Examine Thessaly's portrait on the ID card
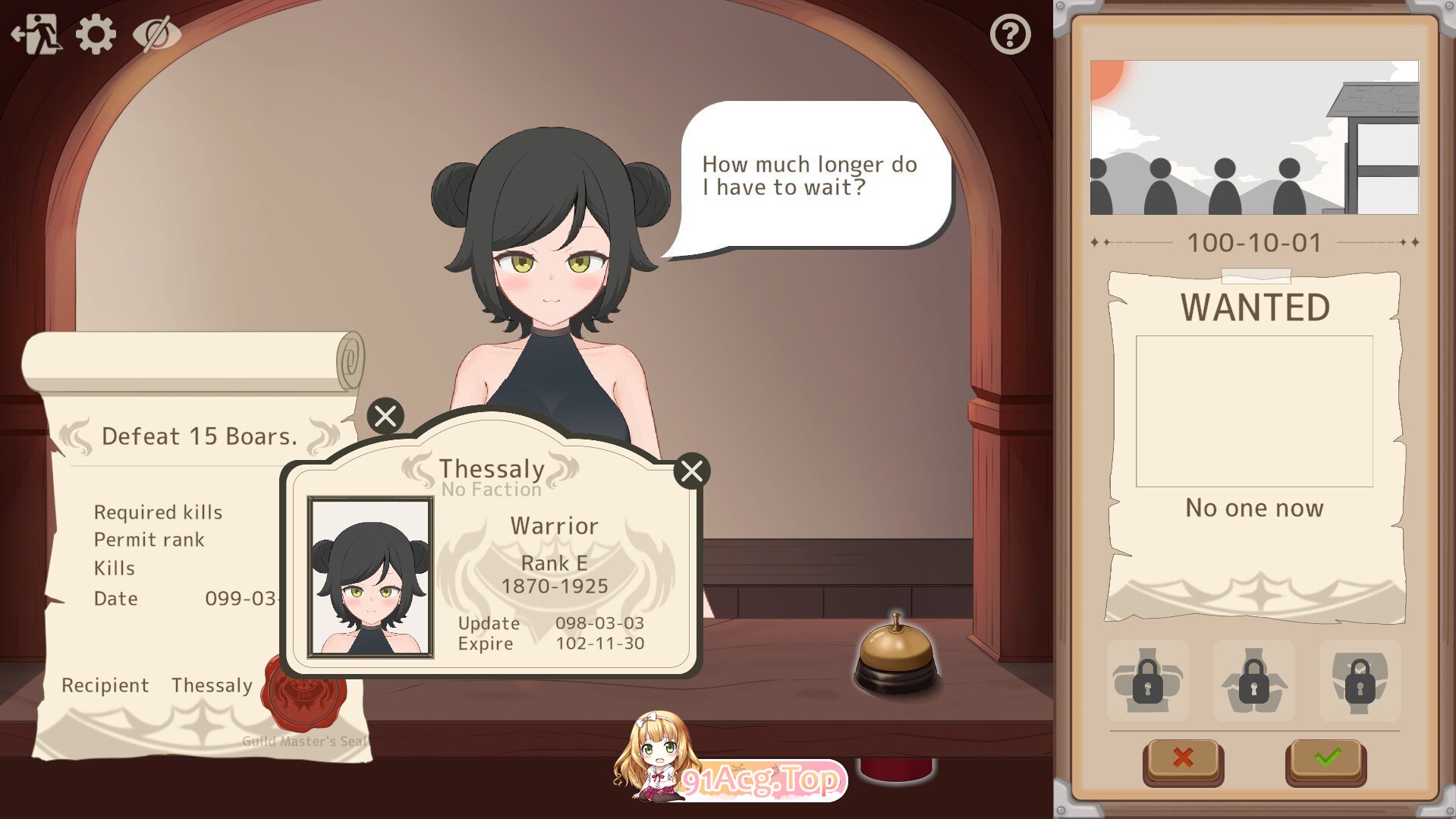1456x819 pixels. pyautogui.click(x=370, y=577)
